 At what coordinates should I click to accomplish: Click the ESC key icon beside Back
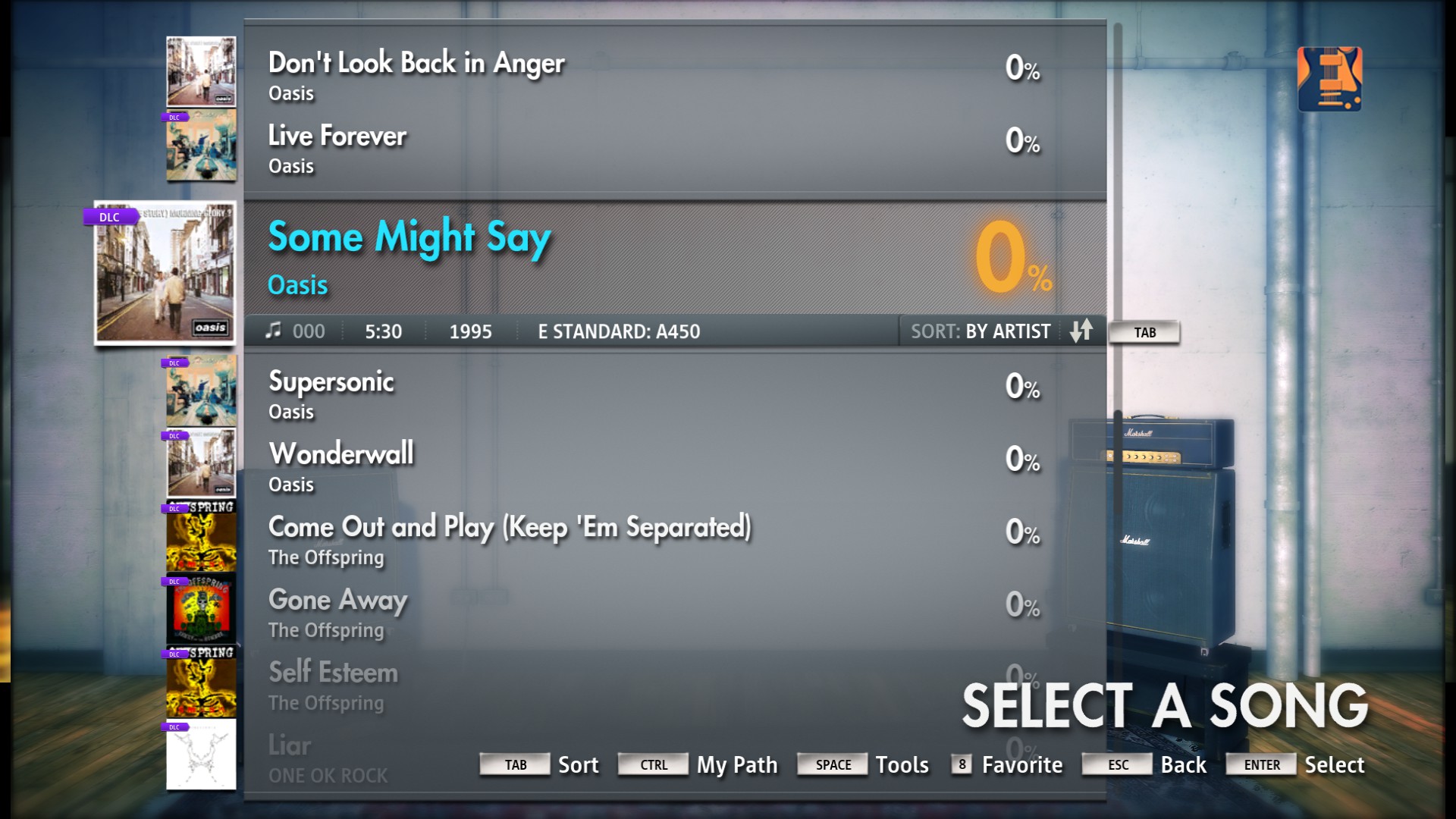tap(1116, 764)
